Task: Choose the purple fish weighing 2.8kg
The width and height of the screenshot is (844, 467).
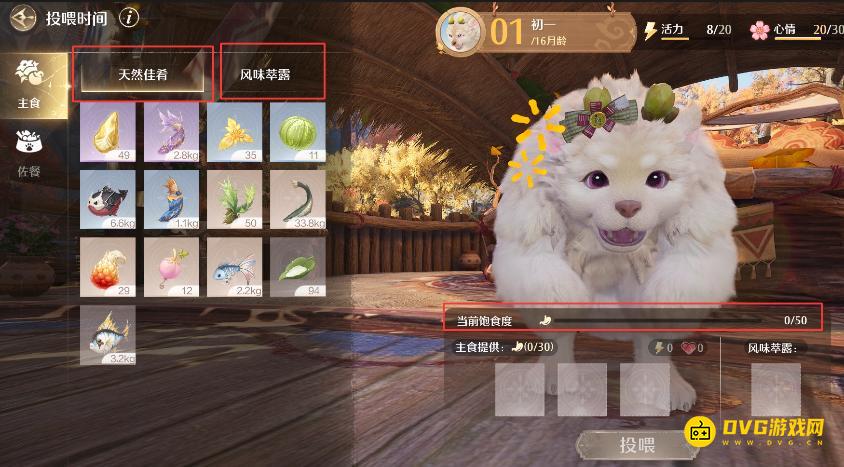Action: [171, 131]
